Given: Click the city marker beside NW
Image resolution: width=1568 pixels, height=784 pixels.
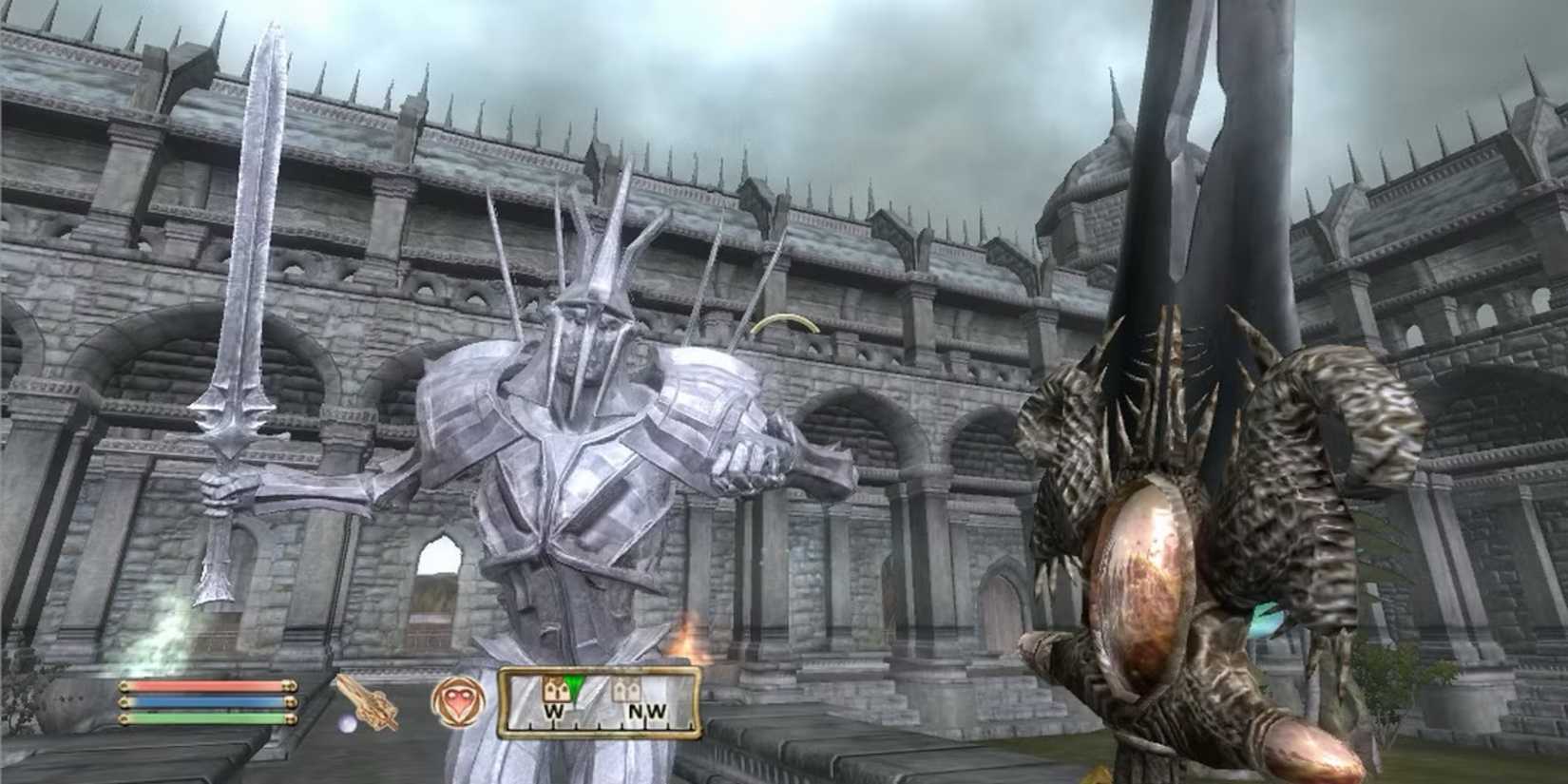Looking at the screenshot, I should click(625, 692).
